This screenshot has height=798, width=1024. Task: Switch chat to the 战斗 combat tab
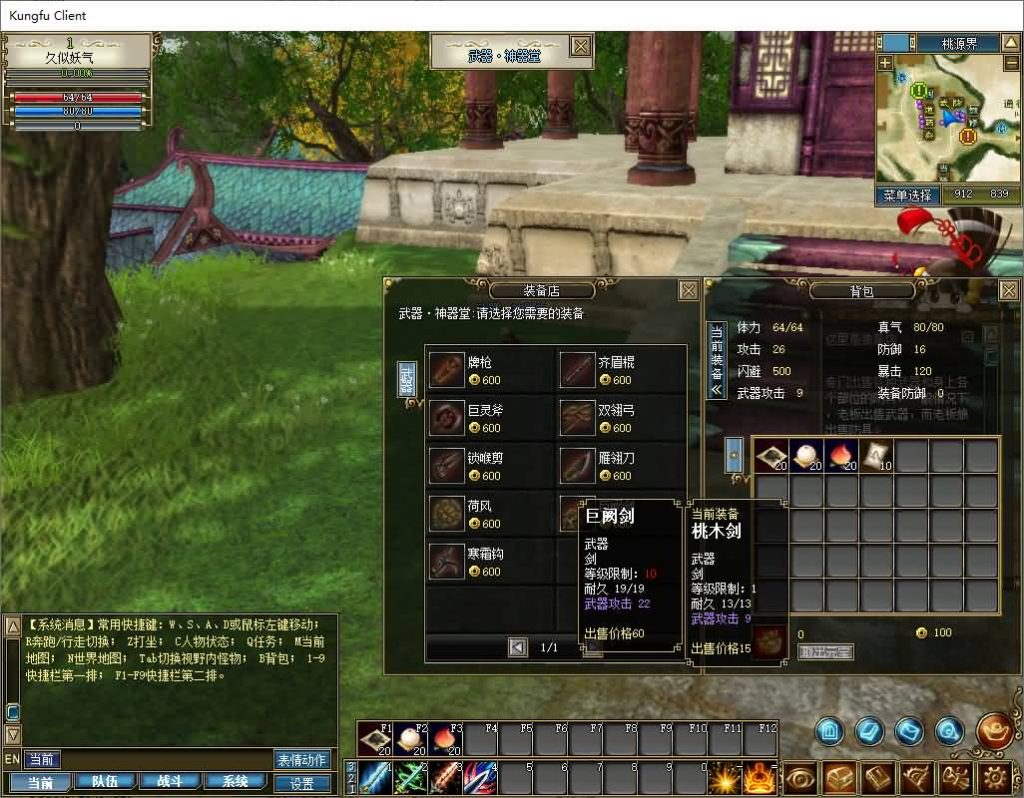[170, 782]
